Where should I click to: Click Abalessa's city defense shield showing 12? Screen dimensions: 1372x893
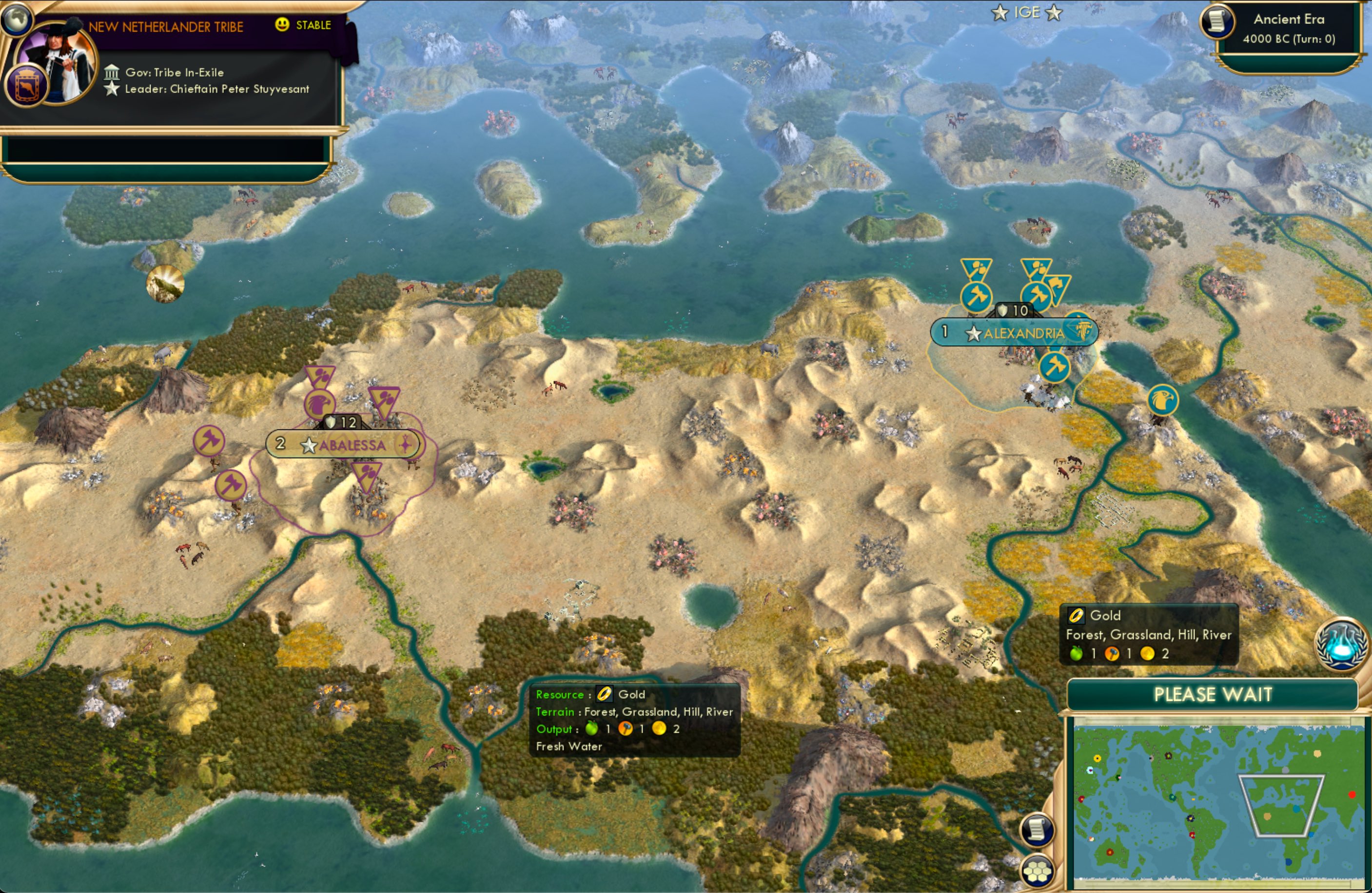(342, 422)
